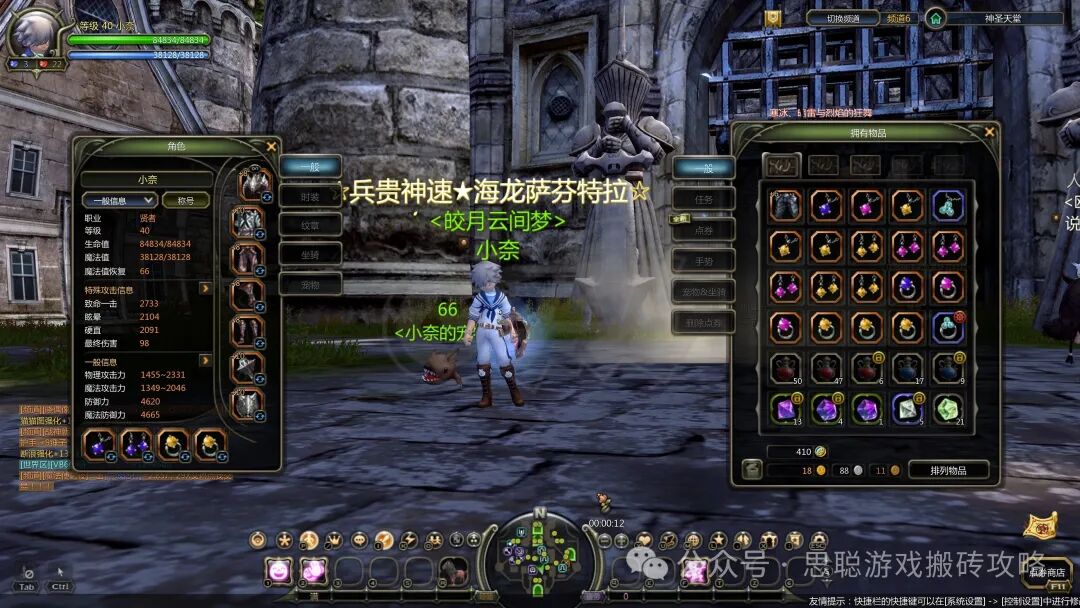Choose the light green crystal stack of 21
This screenshot has width=1080, height=608.
[948, 408]
